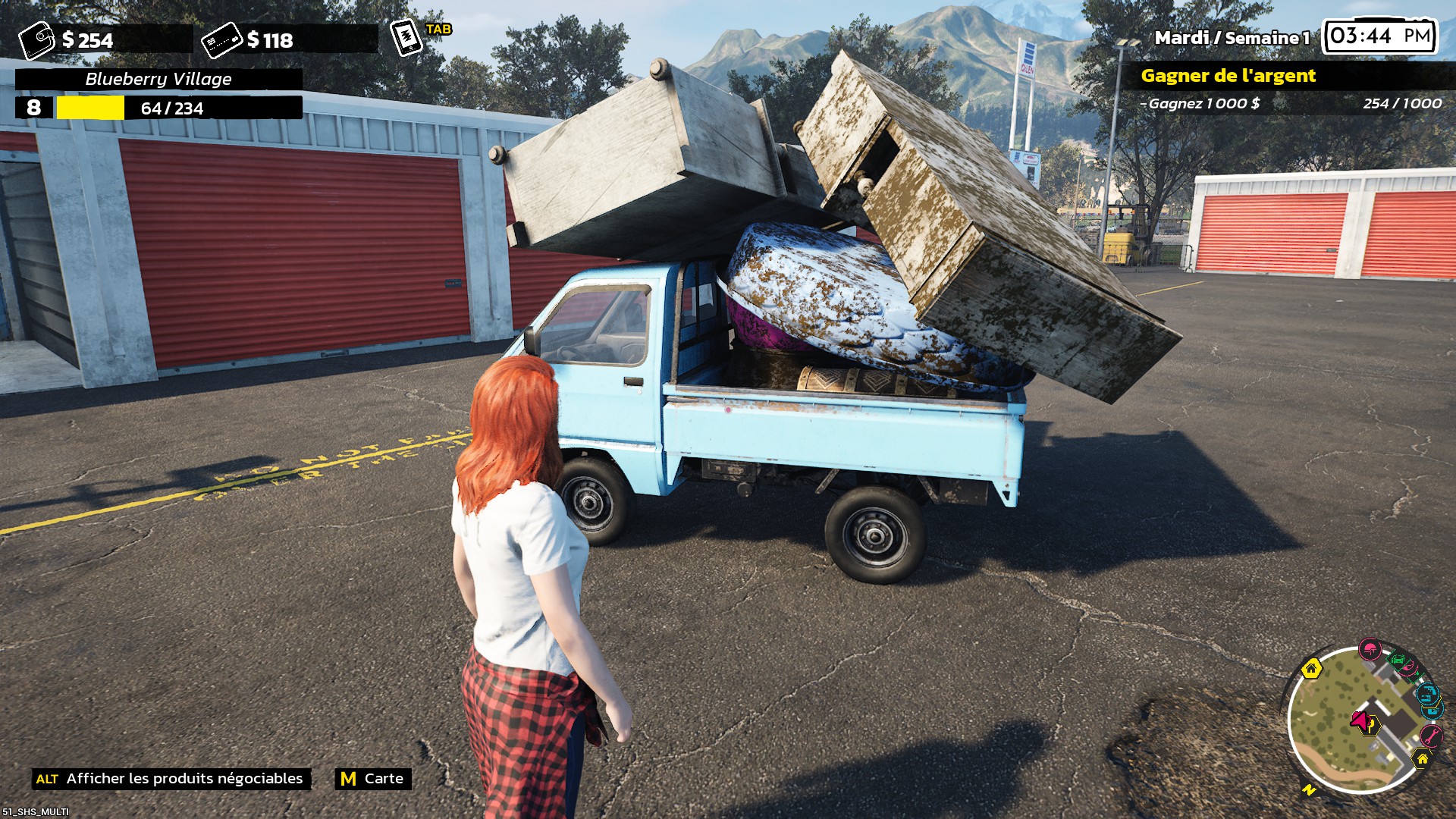Click the green car marker on minimap

coord(1397,660)
